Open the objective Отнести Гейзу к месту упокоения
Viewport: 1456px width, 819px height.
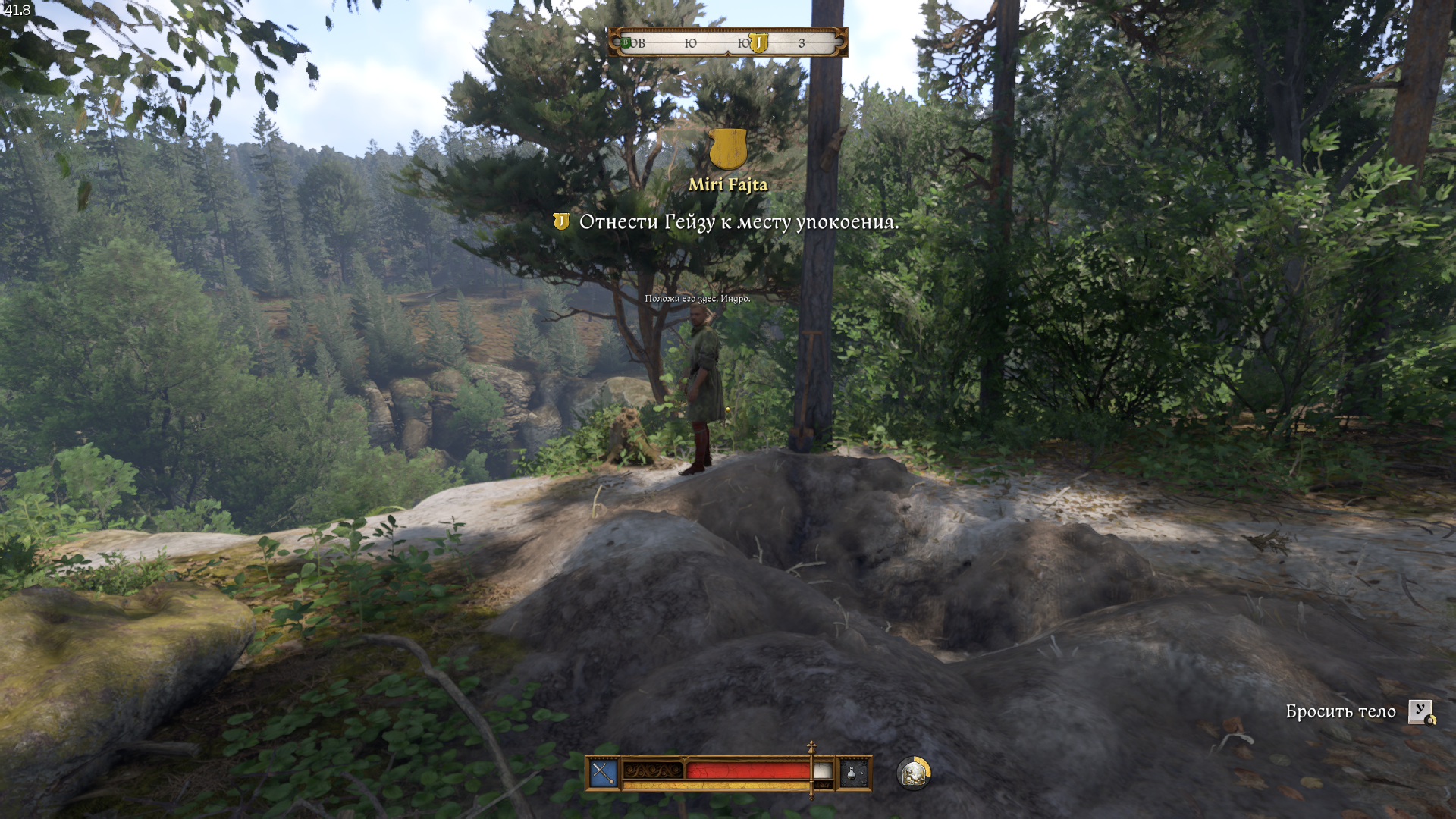(x=738, y=222)
